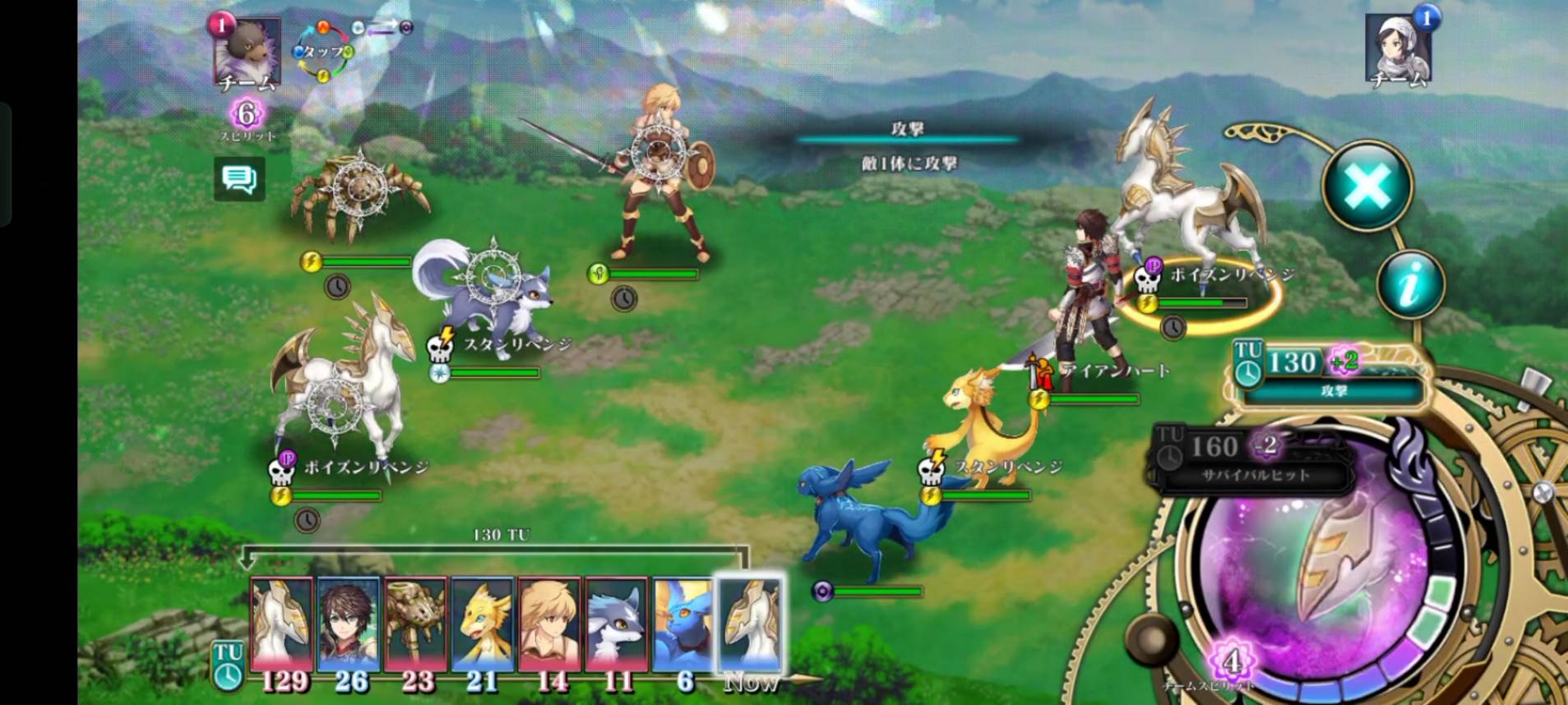
Task: View the opposing team's nun portrait
Action: tap(1399, 48)
